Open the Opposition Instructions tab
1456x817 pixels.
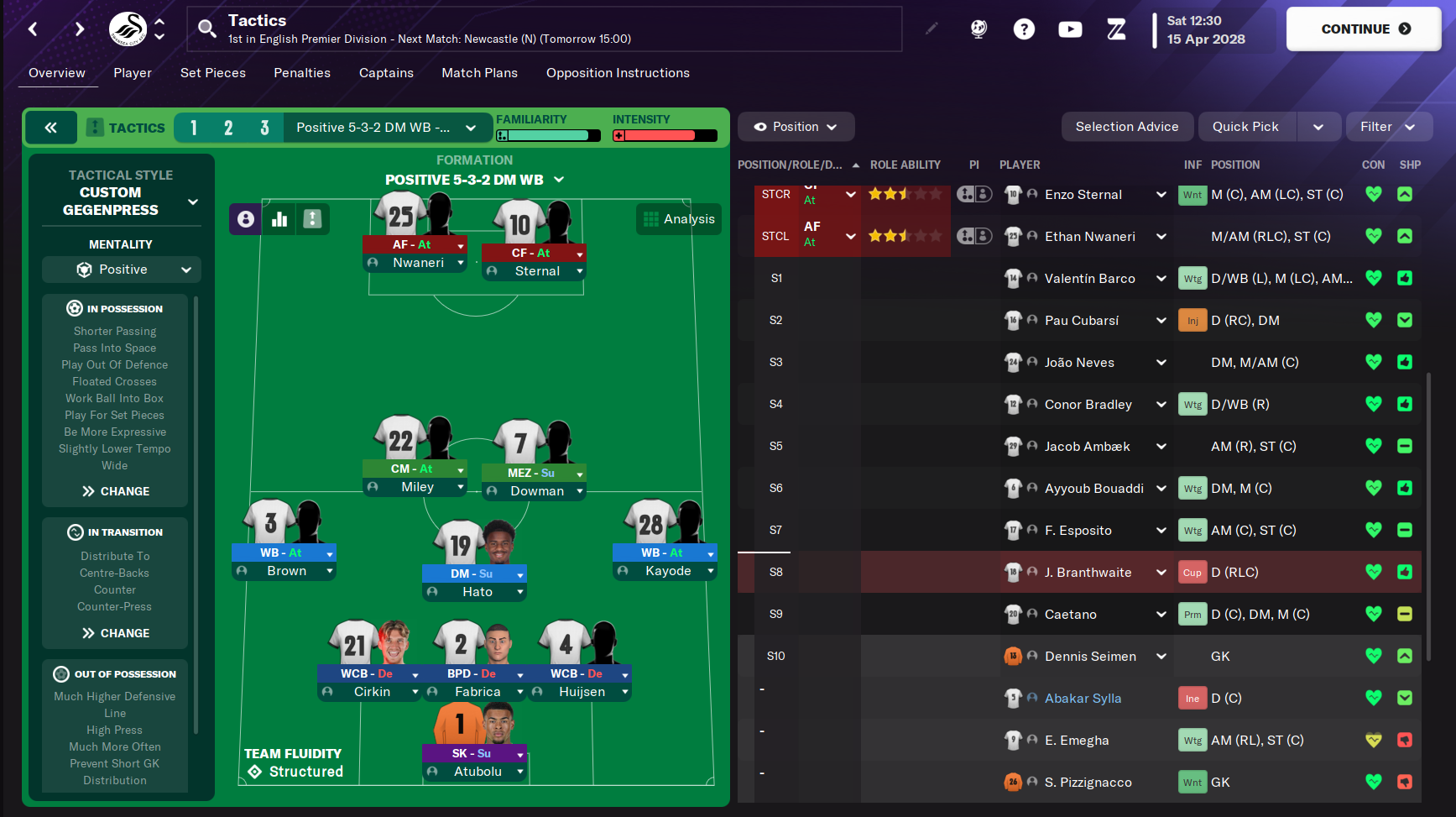coord(618,73)
